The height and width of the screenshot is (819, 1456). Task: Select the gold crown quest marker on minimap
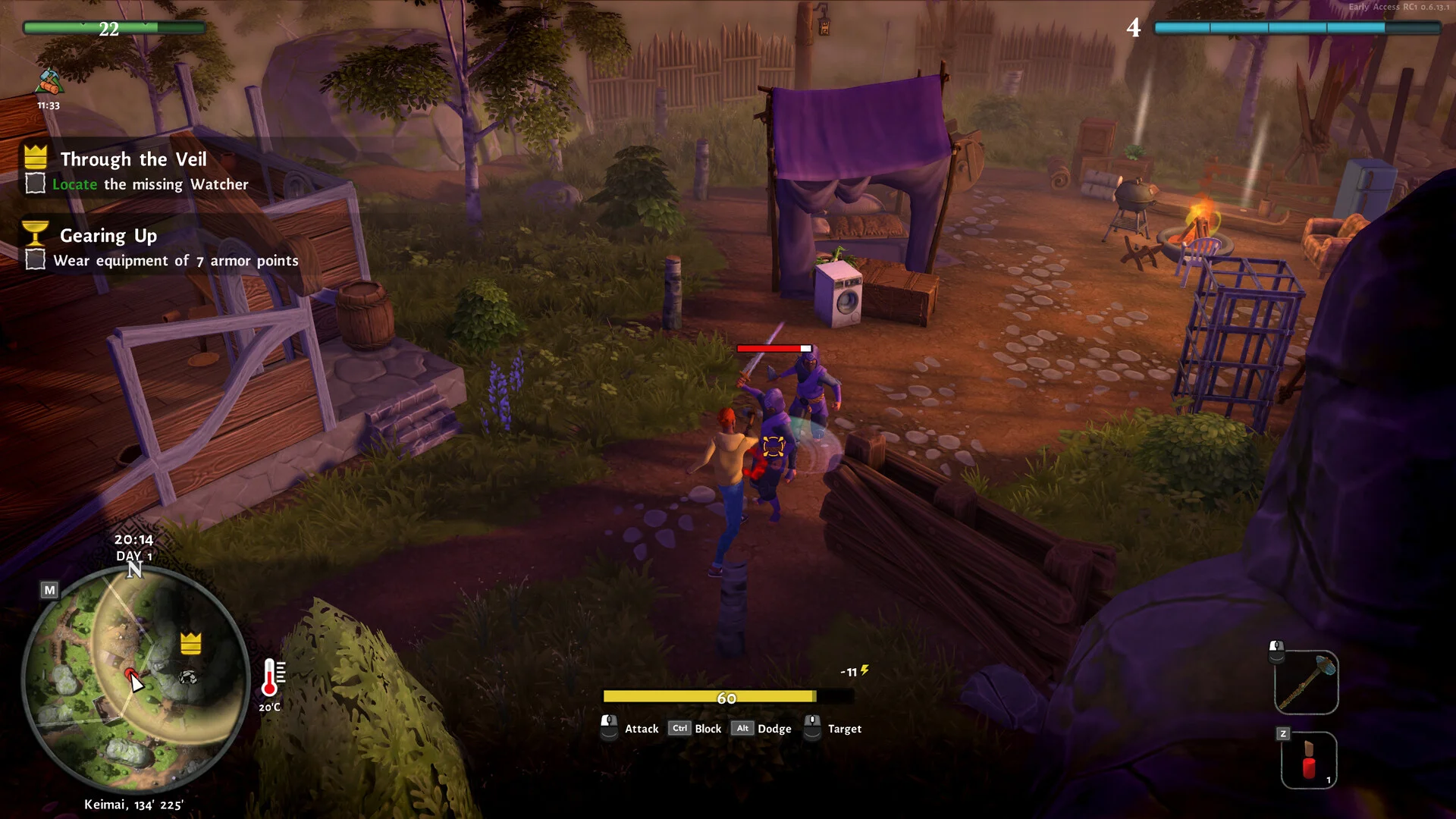[x=190, y=643]
